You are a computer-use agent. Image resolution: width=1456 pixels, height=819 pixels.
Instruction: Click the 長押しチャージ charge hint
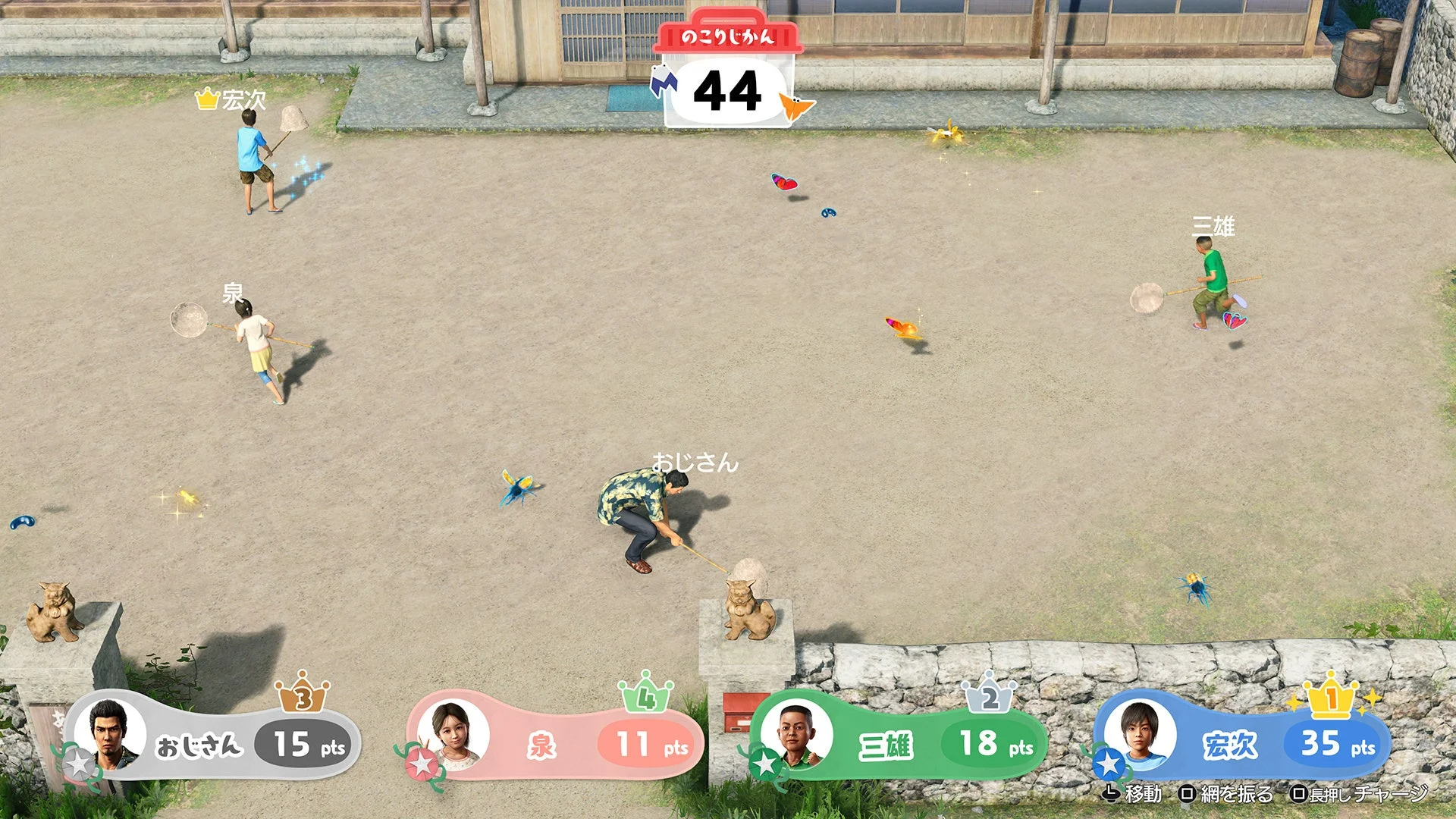(x=1299, y=793)
